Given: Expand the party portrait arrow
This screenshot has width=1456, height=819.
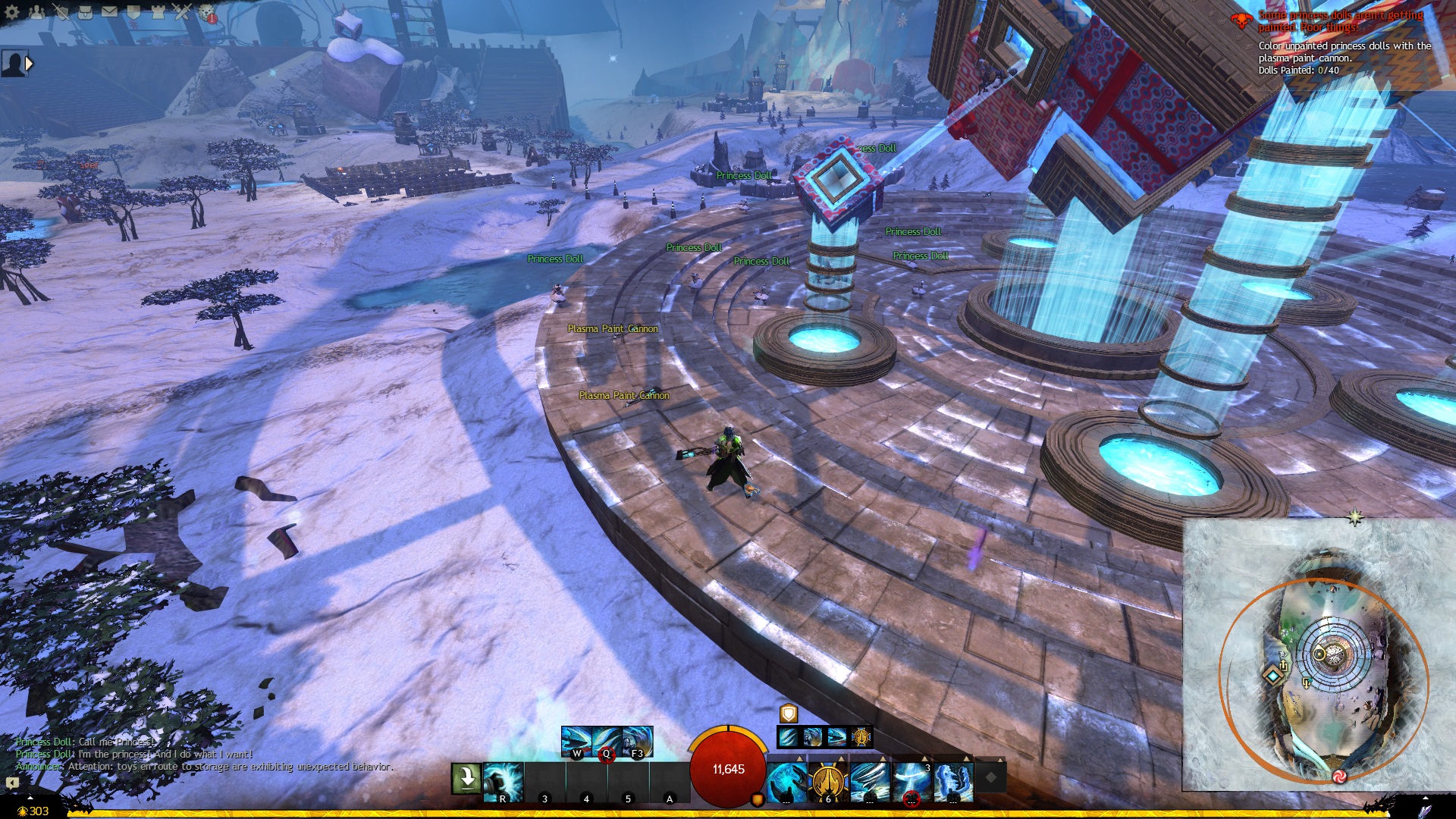Looking at the screenshot, I should (30, 64).
